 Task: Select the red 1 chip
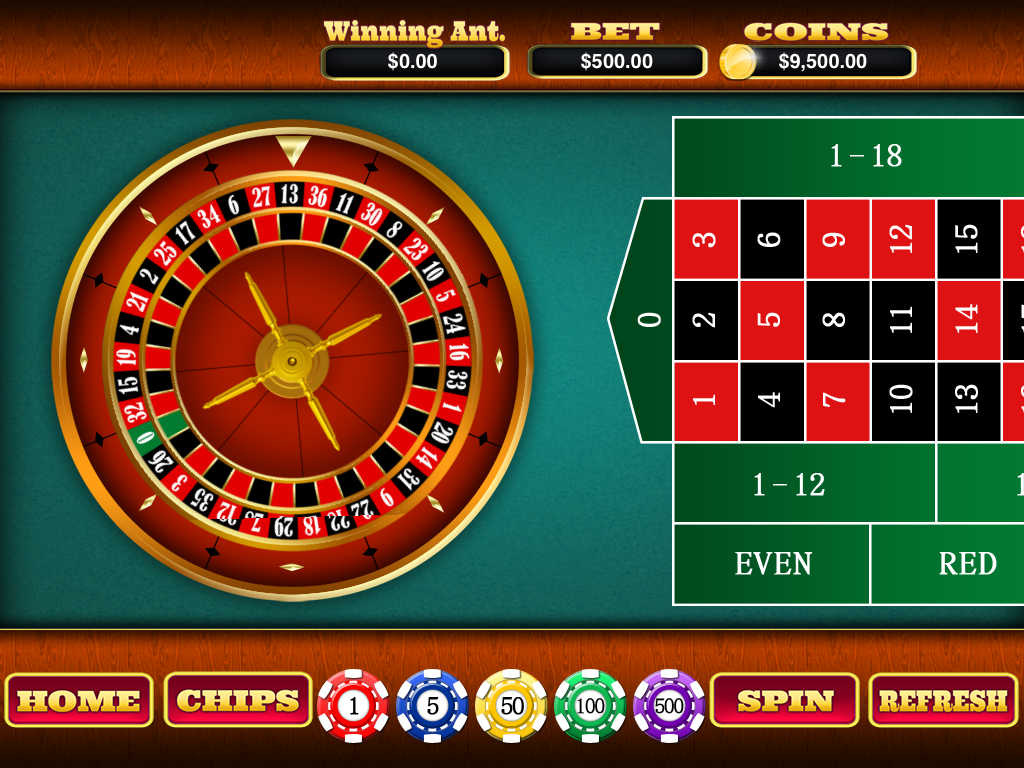pos(353,706)
